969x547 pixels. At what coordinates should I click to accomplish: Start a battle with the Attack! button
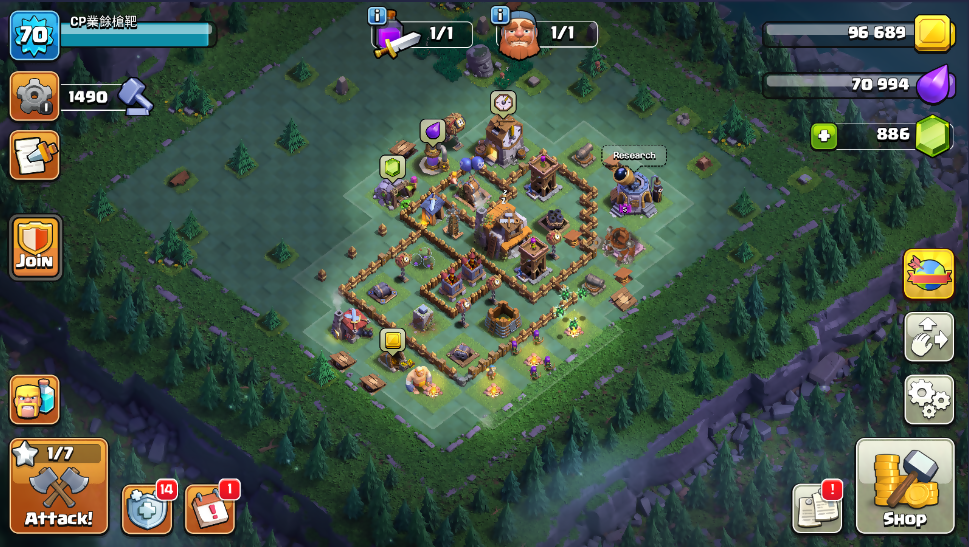(x=59, y=486)
